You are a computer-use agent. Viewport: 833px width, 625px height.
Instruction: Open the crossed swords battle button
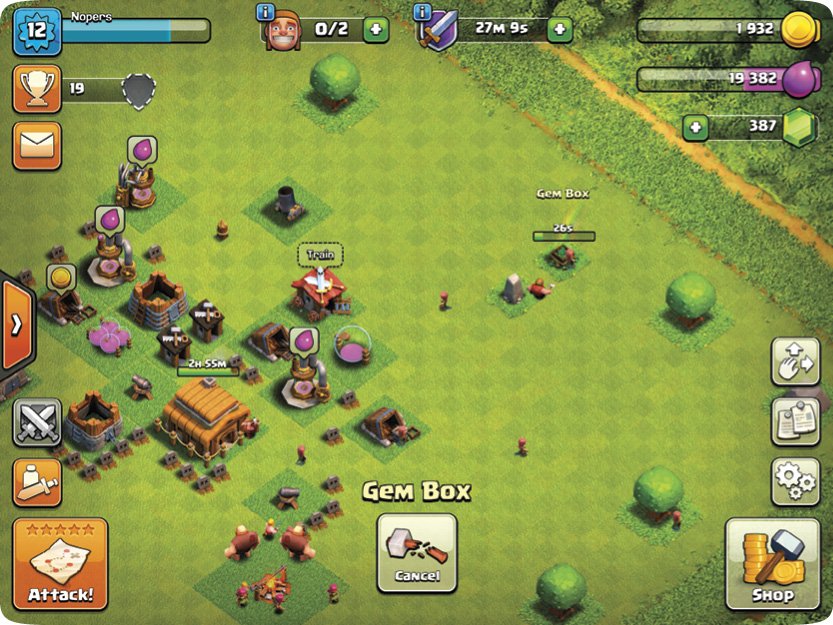coord(37,422)
